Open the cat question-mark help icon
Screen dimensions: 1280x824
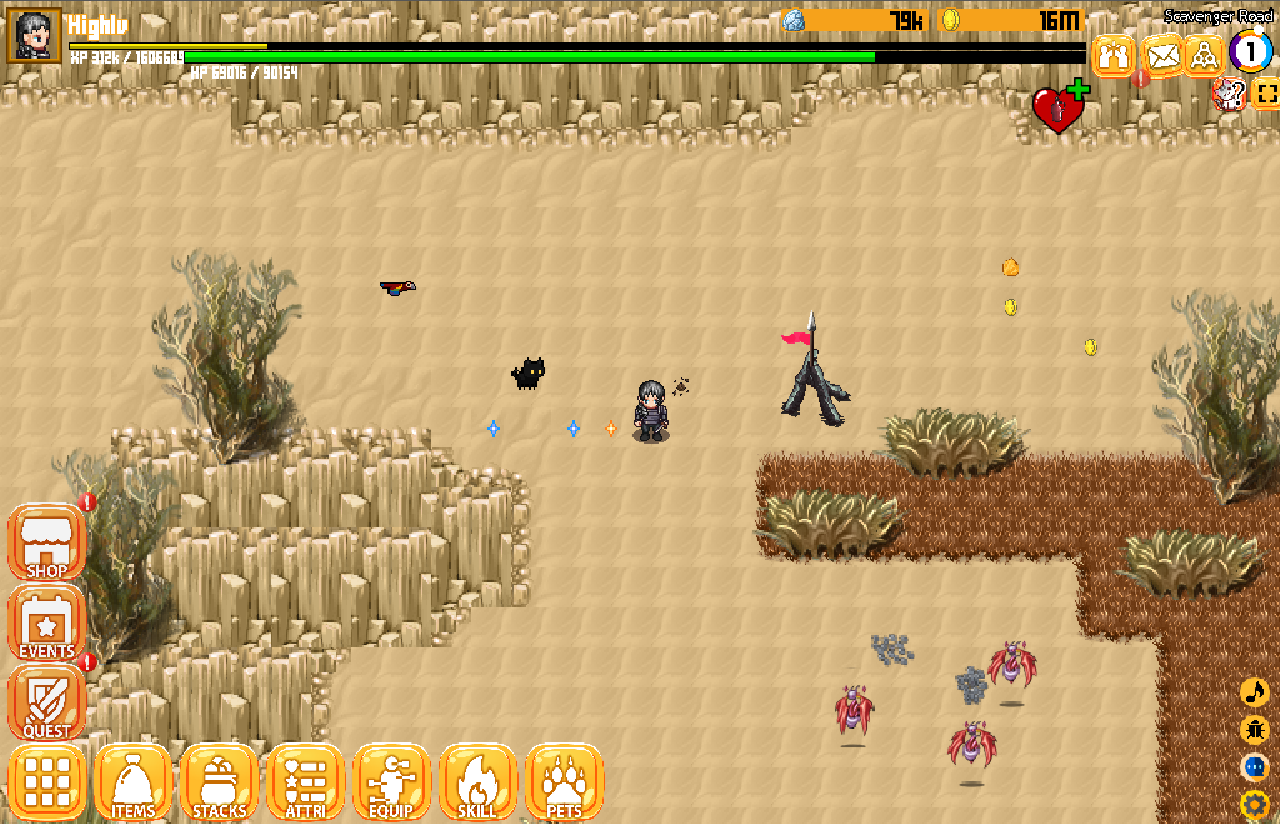[1227, 95]
